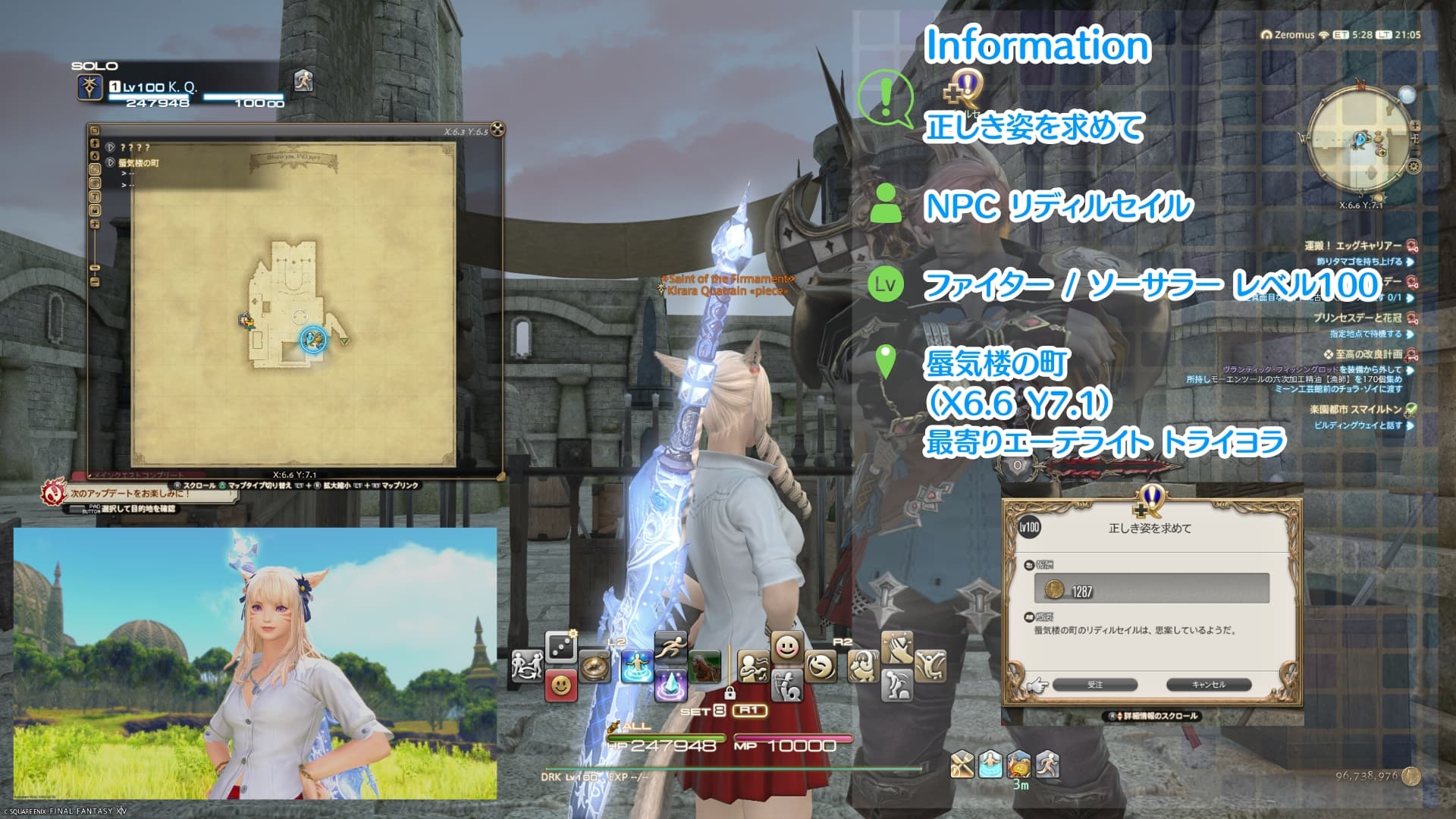Zoom in the map with plus button
This screenshot has width=1456, height=819.
[x=95, y=224]
